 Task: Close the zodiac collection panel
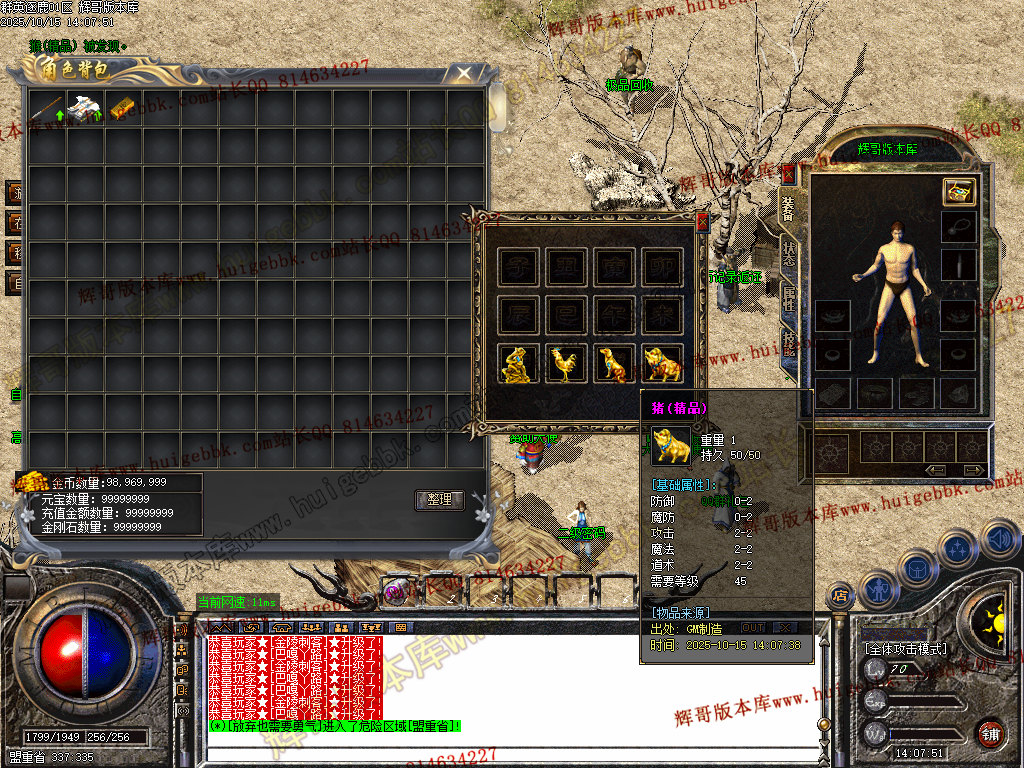pyautogui.click(x=702, y=222)
